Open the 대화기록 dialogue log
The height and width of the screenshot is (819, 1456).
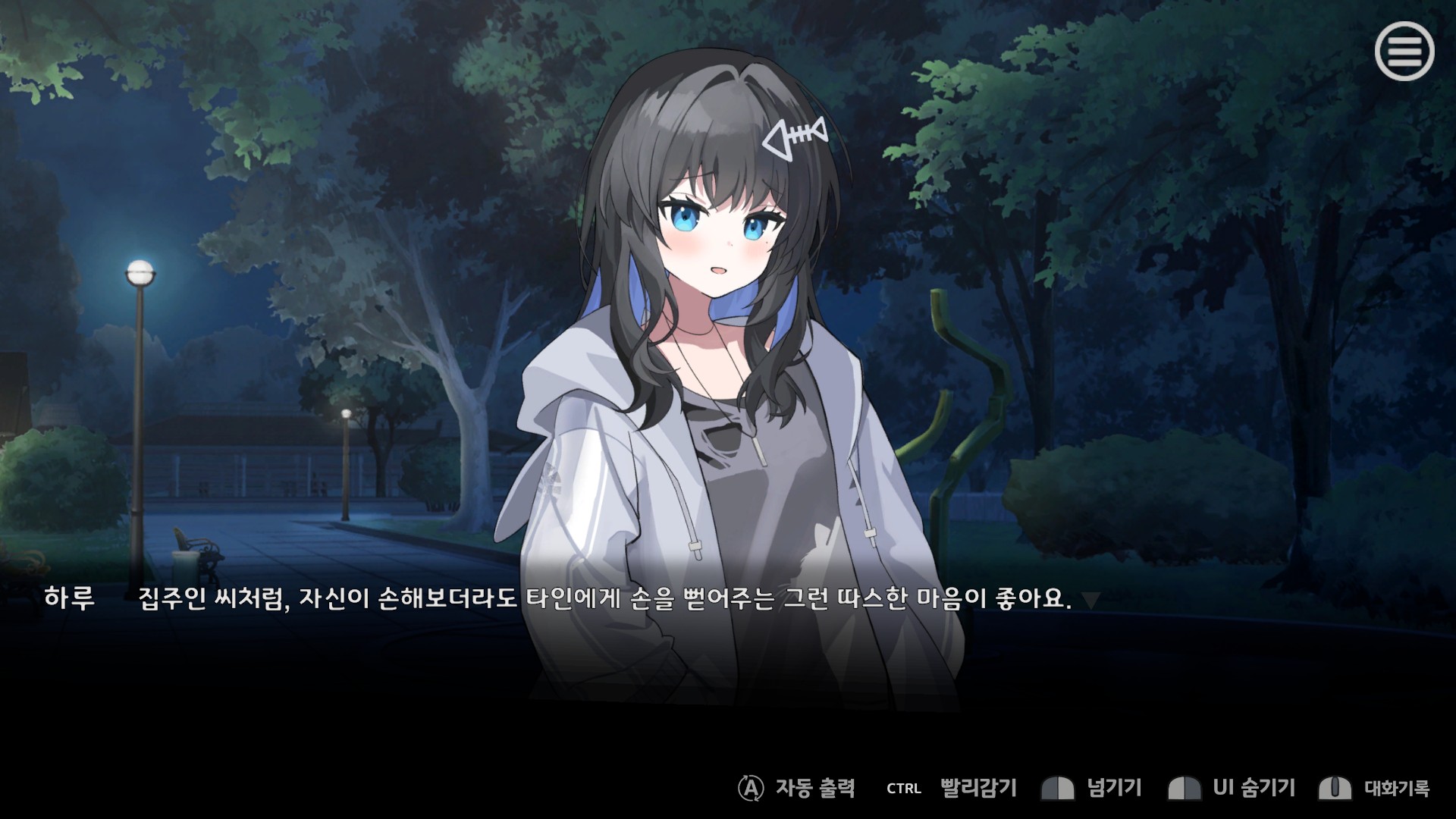(1396, 788)
